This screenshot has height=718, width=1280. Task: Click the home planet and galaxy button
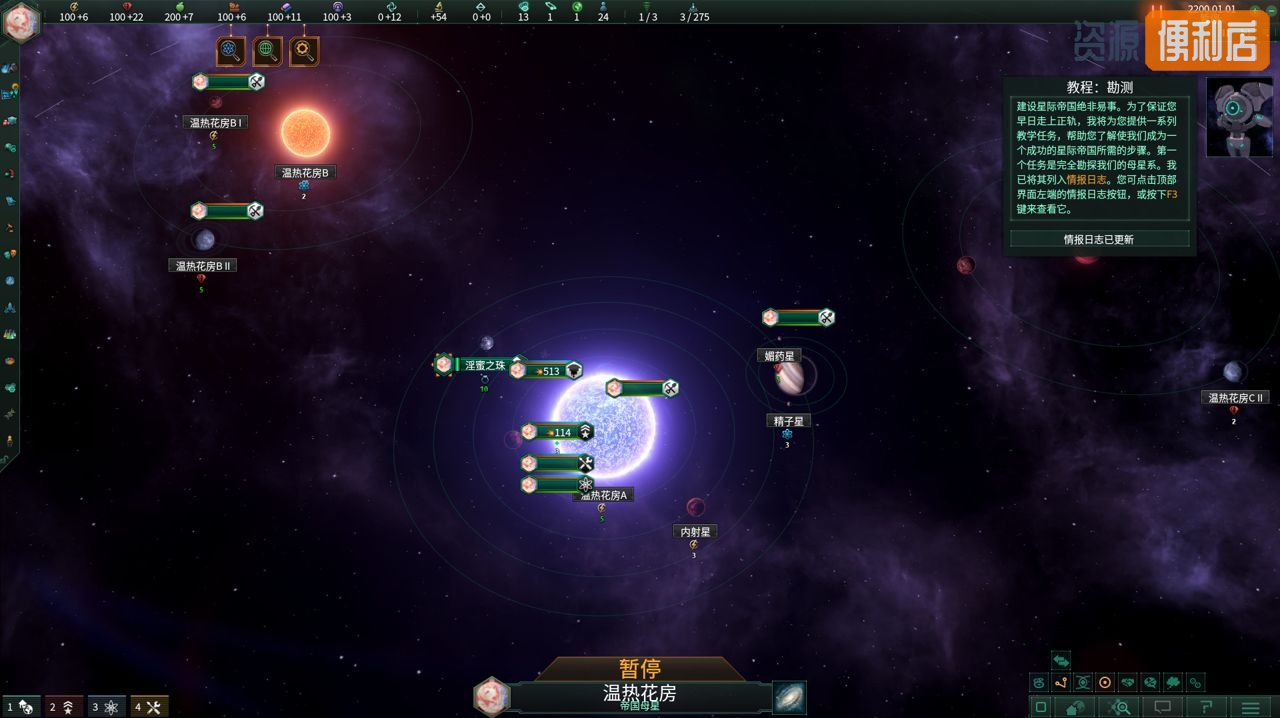point(1075,708)
